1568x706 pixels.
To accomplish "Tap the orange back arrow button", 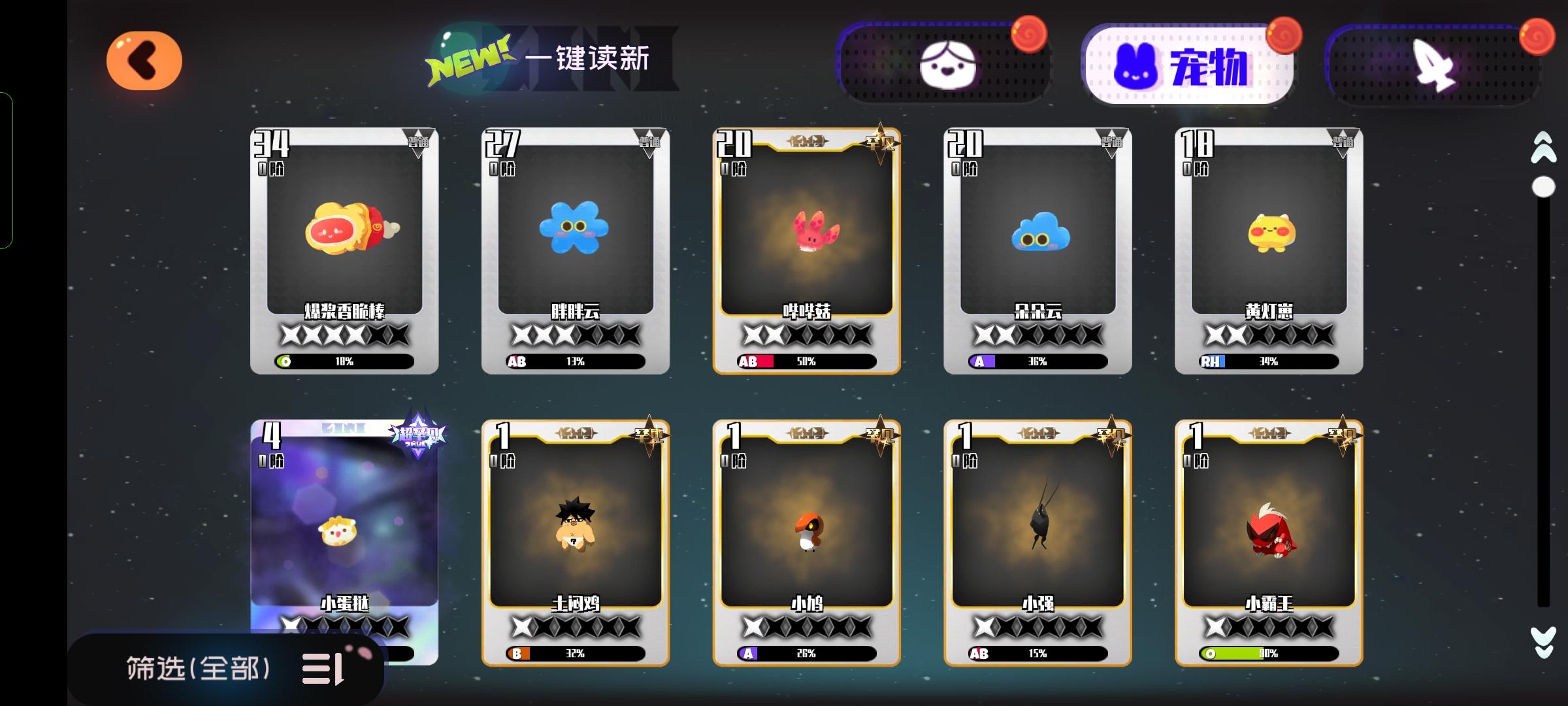I will [144, 59].
